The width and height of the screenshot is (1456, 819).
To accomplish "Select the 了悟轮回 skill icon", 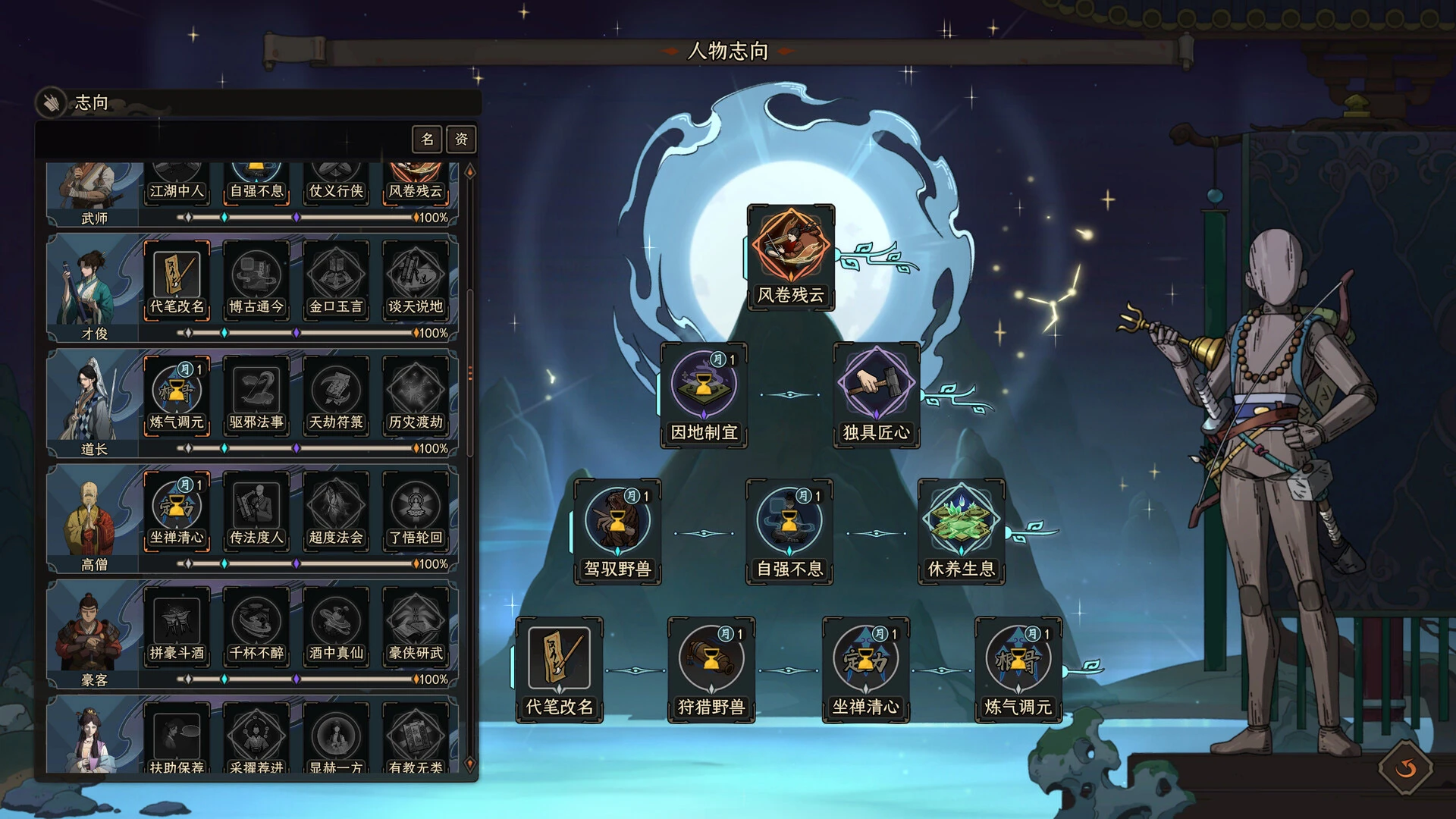I will point(416,507).
